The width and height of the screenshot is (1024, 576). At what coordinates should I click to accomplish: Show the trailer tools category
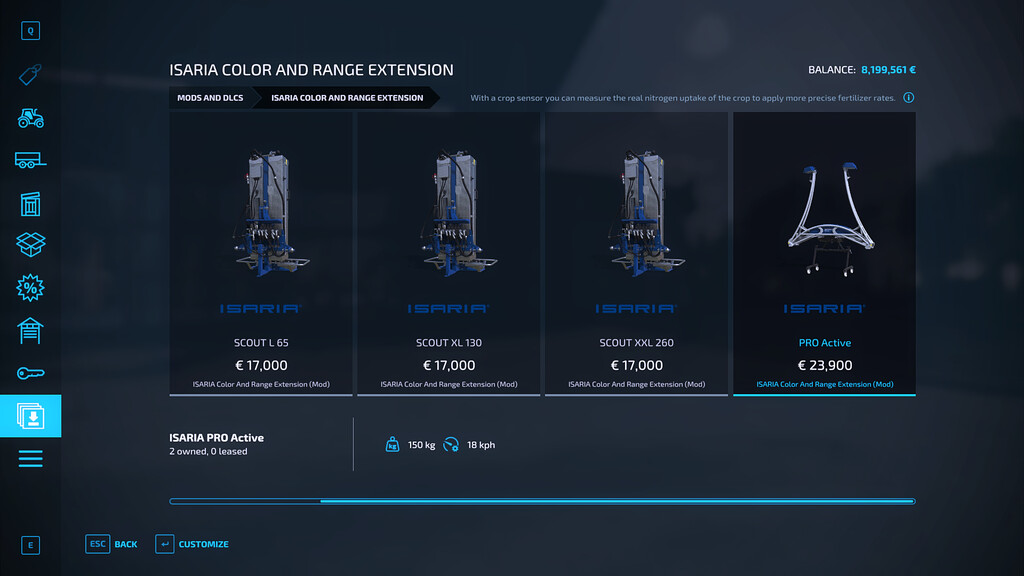30,160
